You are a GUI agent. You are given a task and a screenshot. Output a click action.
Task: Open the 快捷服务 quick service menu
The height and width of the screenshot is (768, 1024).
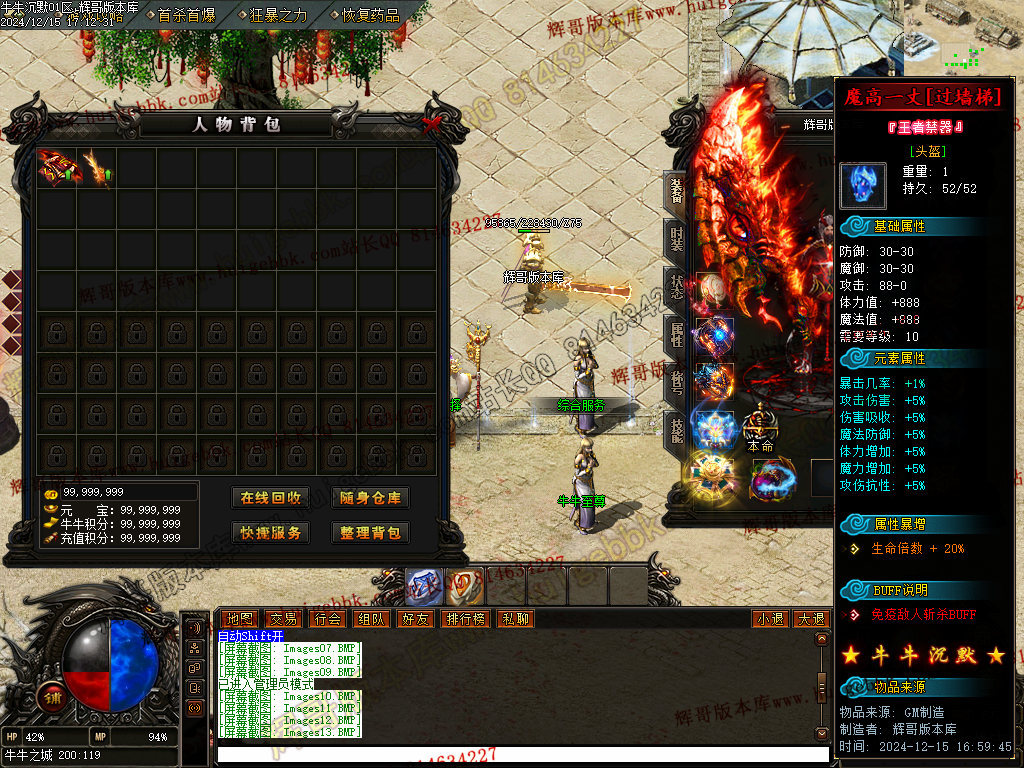tap(270, 533)
